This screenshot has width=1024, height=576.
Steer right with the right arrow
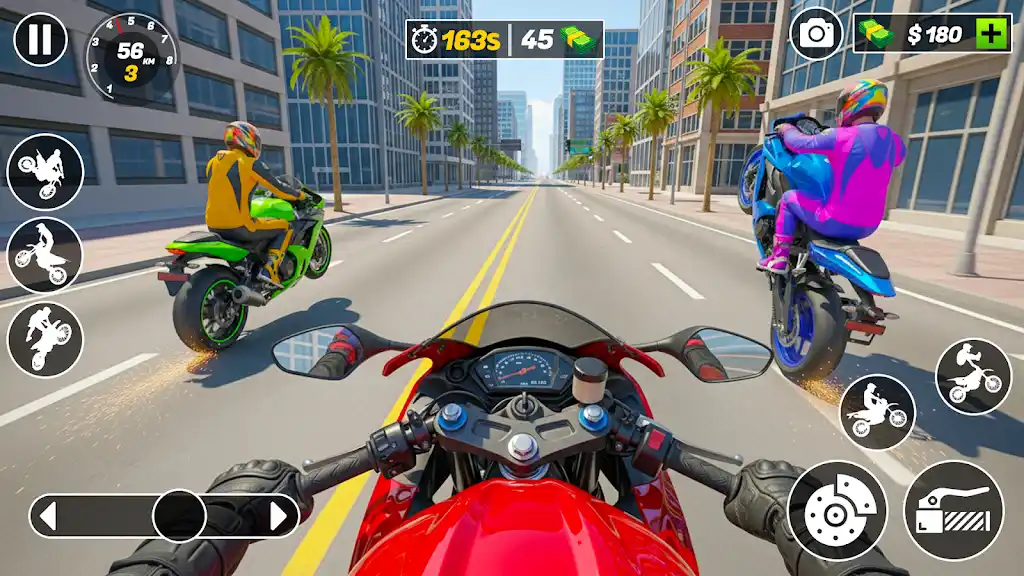[280, 516]
